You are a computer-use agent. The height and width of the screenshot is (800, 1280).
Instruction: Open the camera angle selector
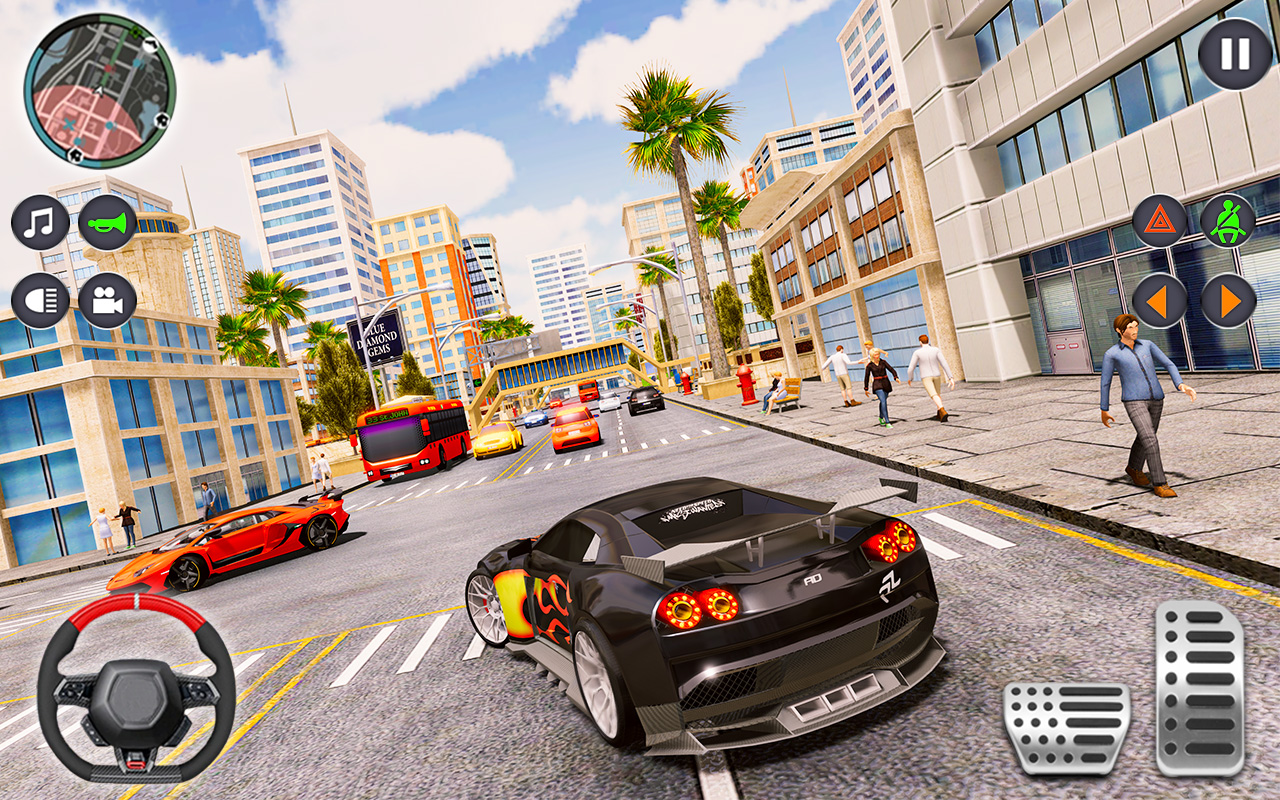click(108, 299)
